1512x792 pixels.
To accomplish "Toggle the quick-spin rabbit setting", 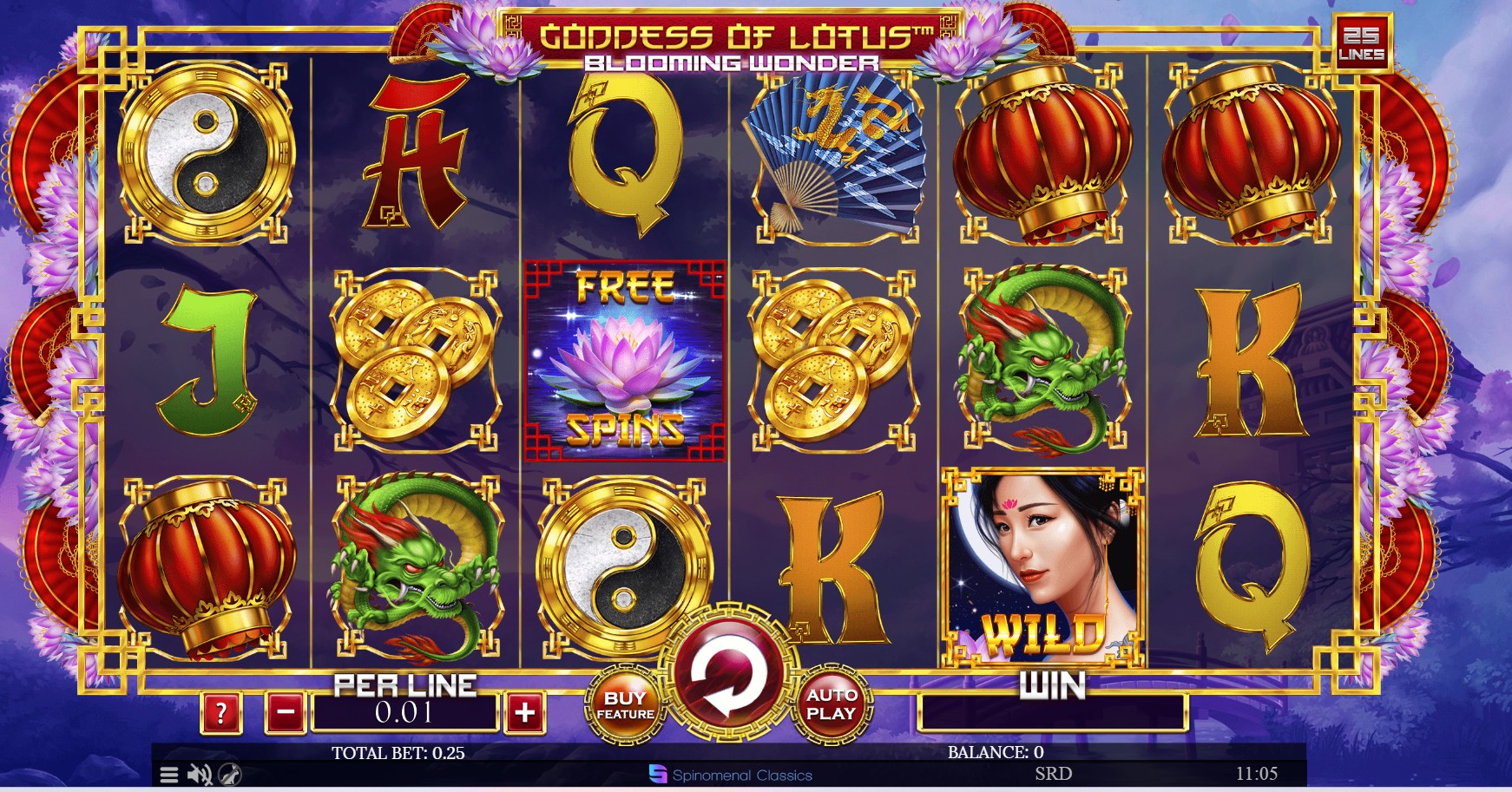I will (x=227, y=776).
